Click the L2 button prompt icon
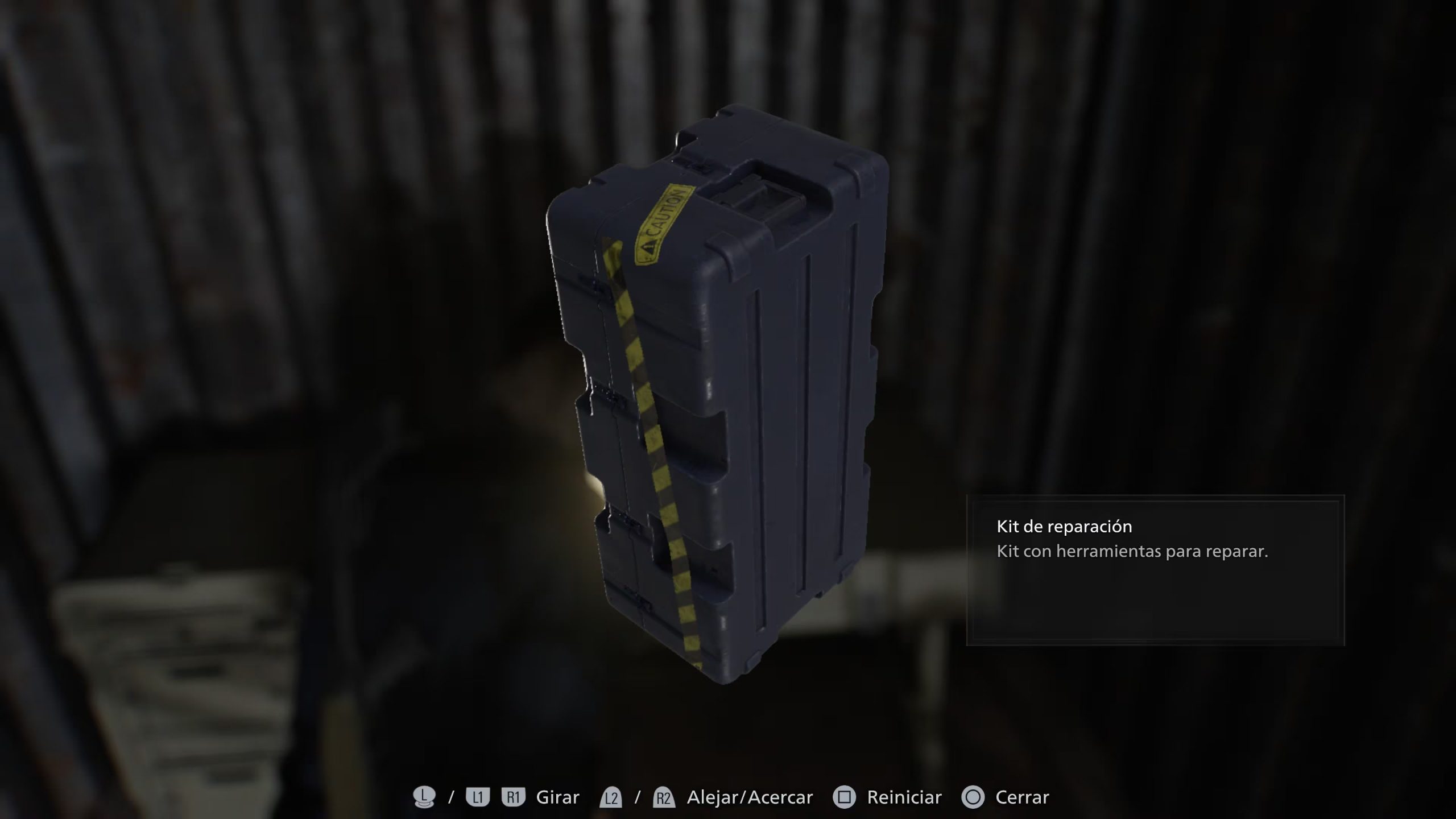Screen dimensions: 1456x819 611,797
